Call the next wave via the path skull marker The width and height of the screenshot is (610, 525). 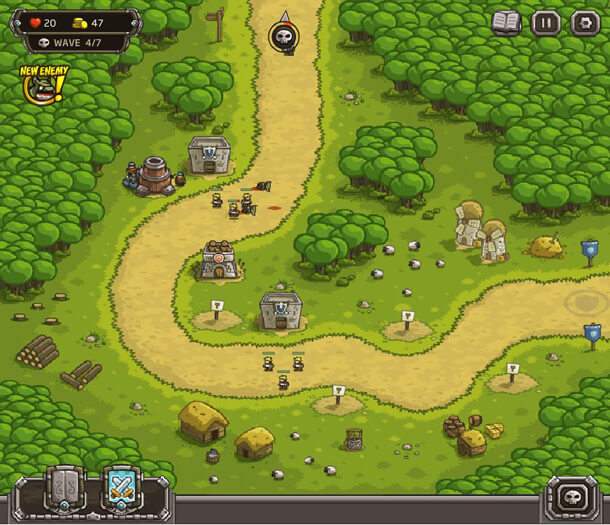[283, 37]
